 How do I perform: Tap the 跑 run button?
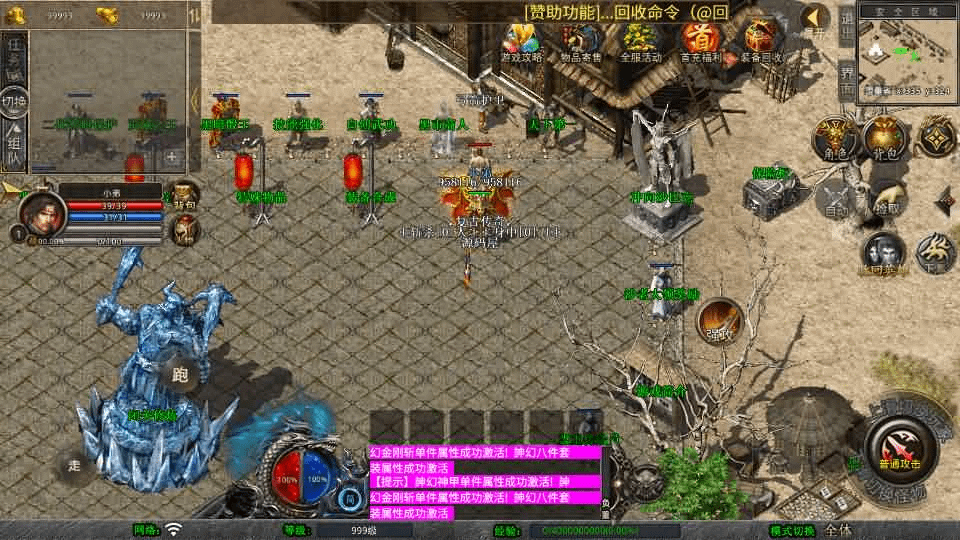pos(180,375)
